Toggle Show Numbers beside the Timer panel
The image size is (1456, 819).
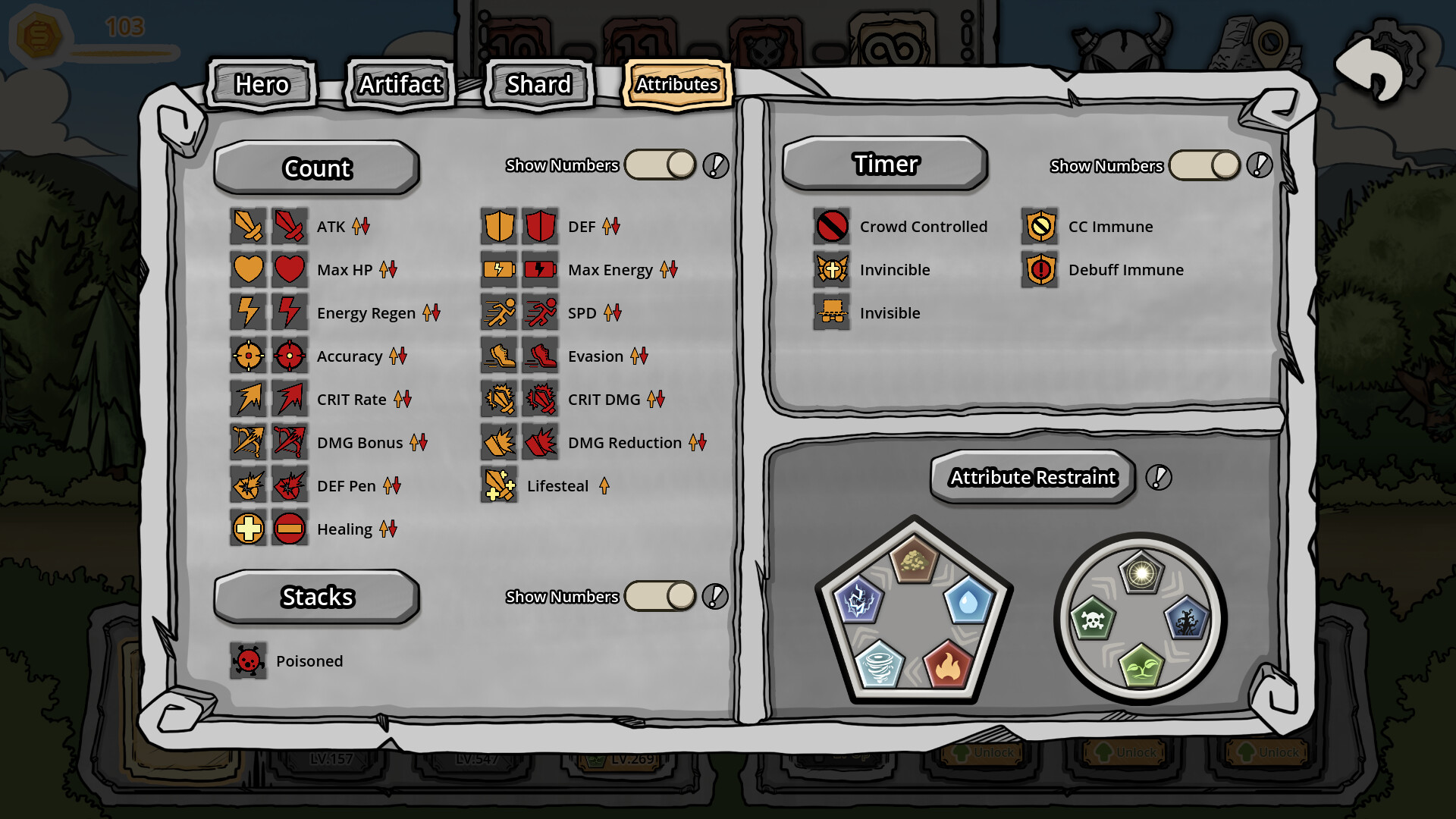pos(1204,165)
